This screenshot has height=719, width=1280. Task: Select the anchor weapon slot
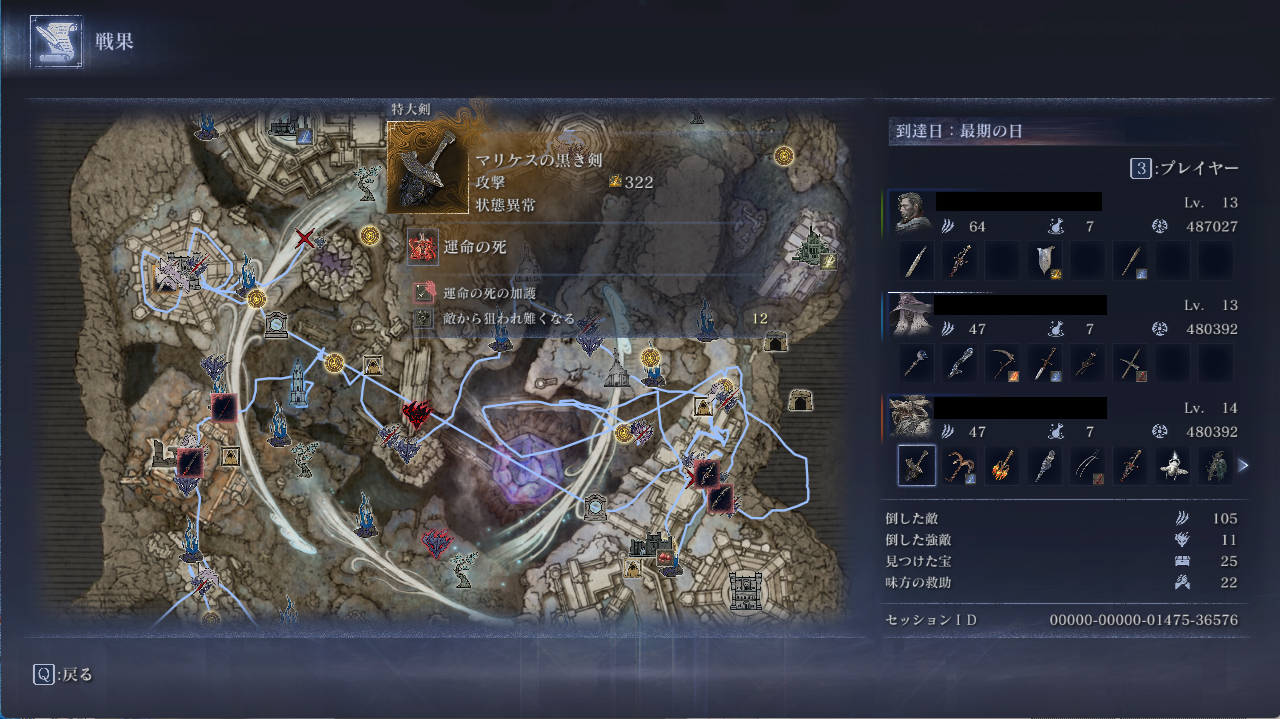(960, 465)
